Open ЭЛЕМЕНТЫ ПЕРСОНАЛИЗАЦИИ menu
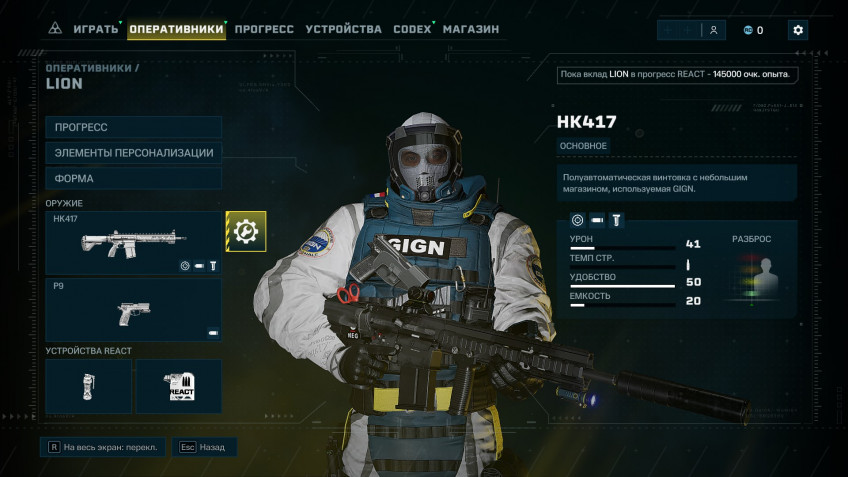This screenshot has width=848, height=477. (134, 153)
